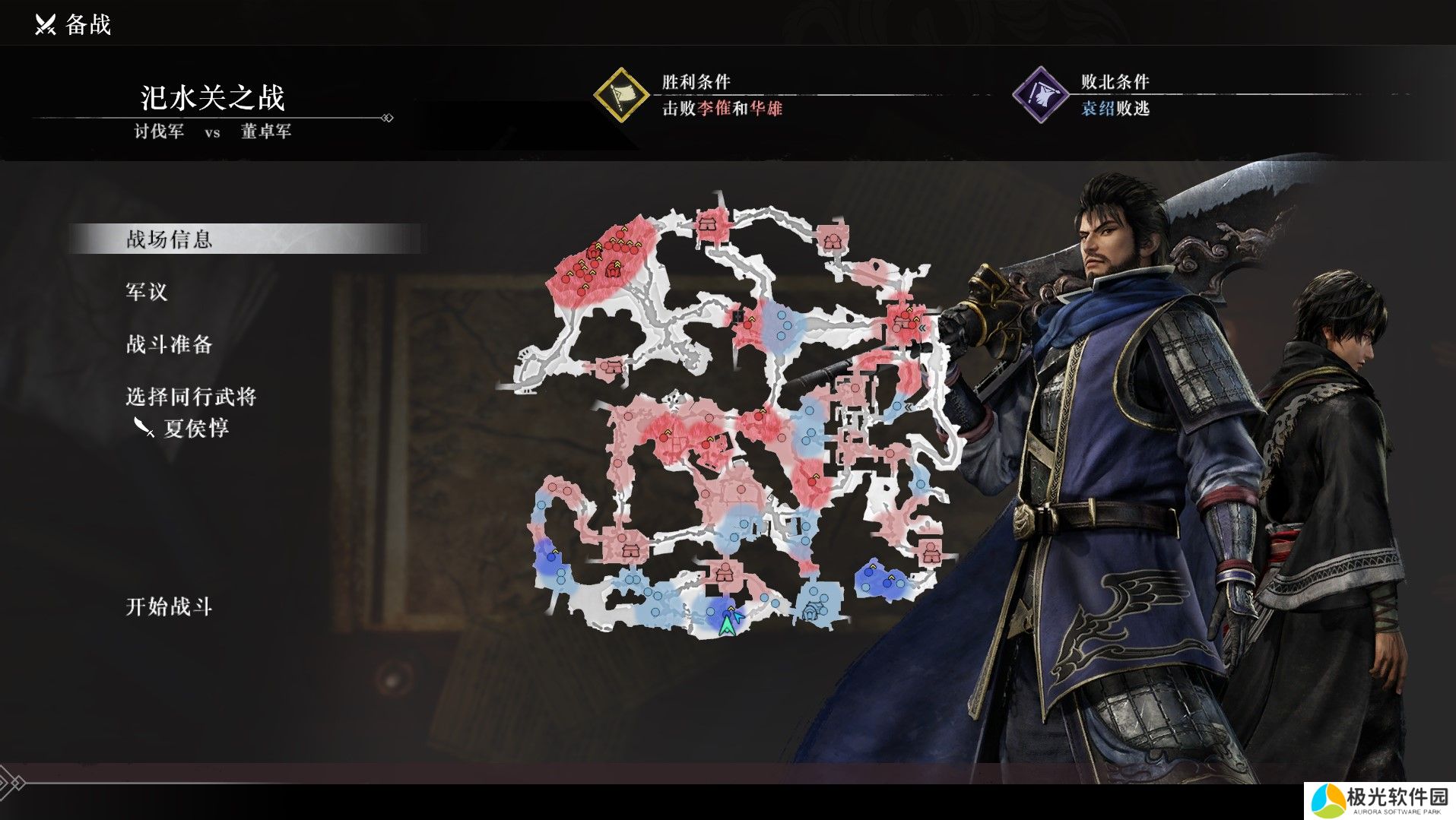
Task: Start the battle with 开始战斗
Action: point(169,606)
